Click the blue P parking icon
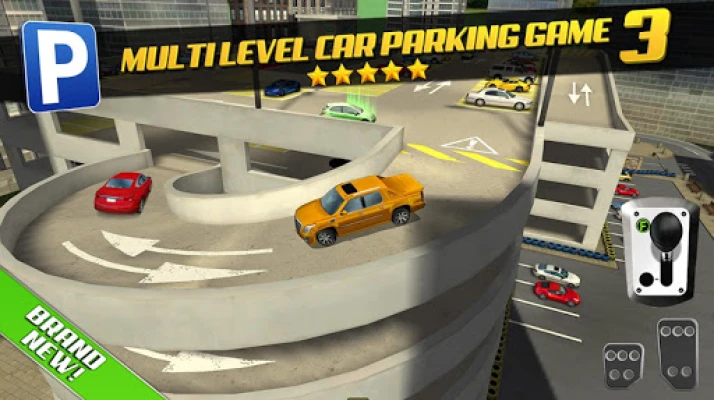 [x=61, y=65]
